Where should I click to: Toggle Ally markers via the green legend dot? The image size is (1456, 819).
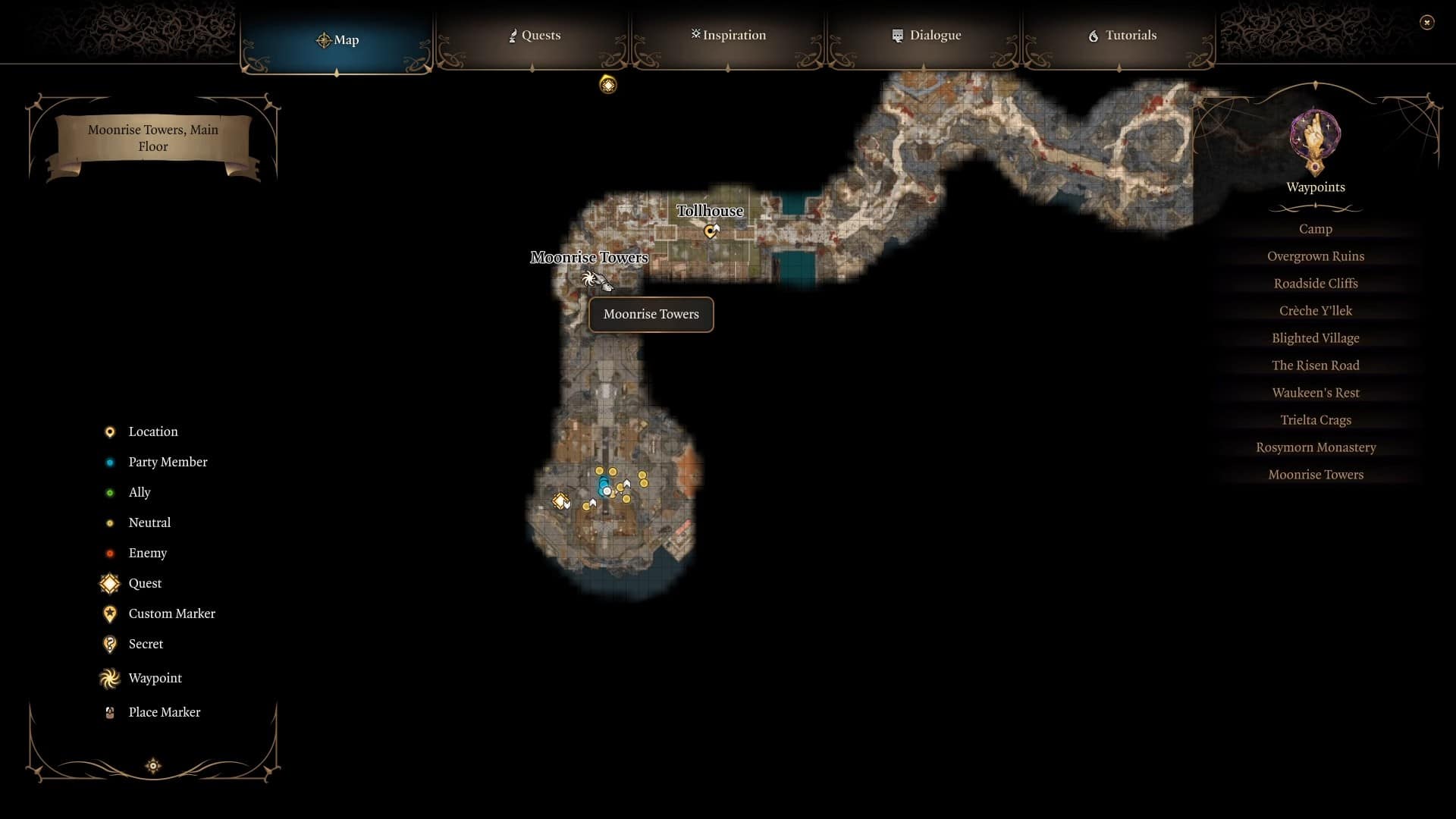point(111,492)
